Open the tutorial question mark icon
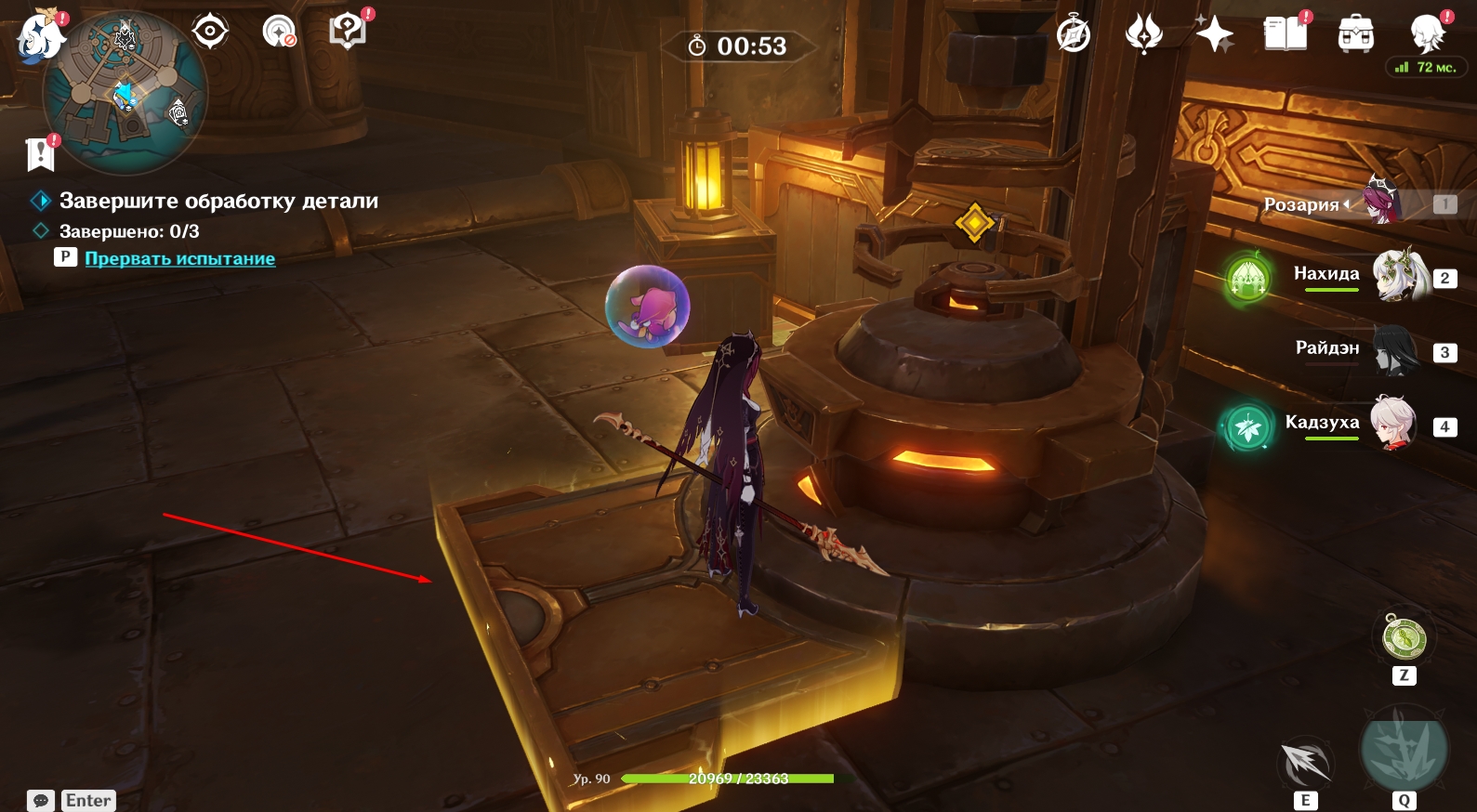 tap(348, 32)
